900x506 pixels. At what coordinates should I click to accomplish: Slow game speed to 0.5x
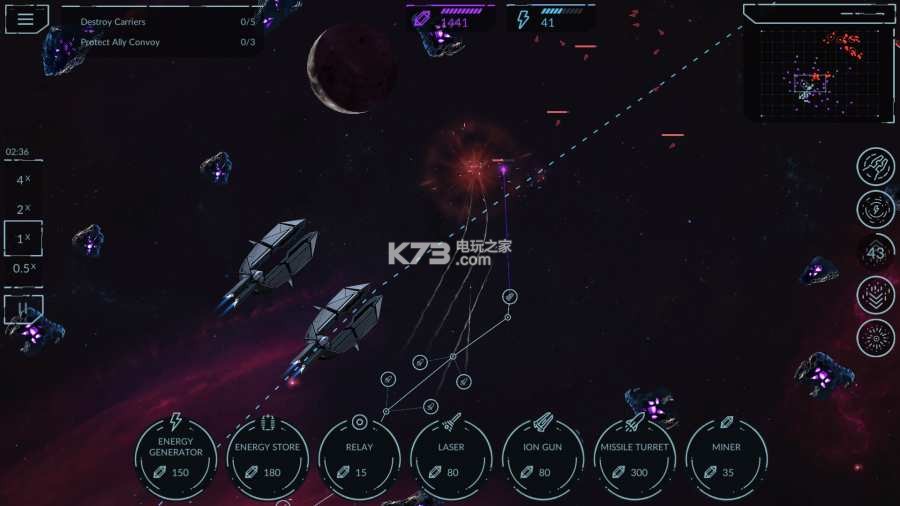(22, 268)
